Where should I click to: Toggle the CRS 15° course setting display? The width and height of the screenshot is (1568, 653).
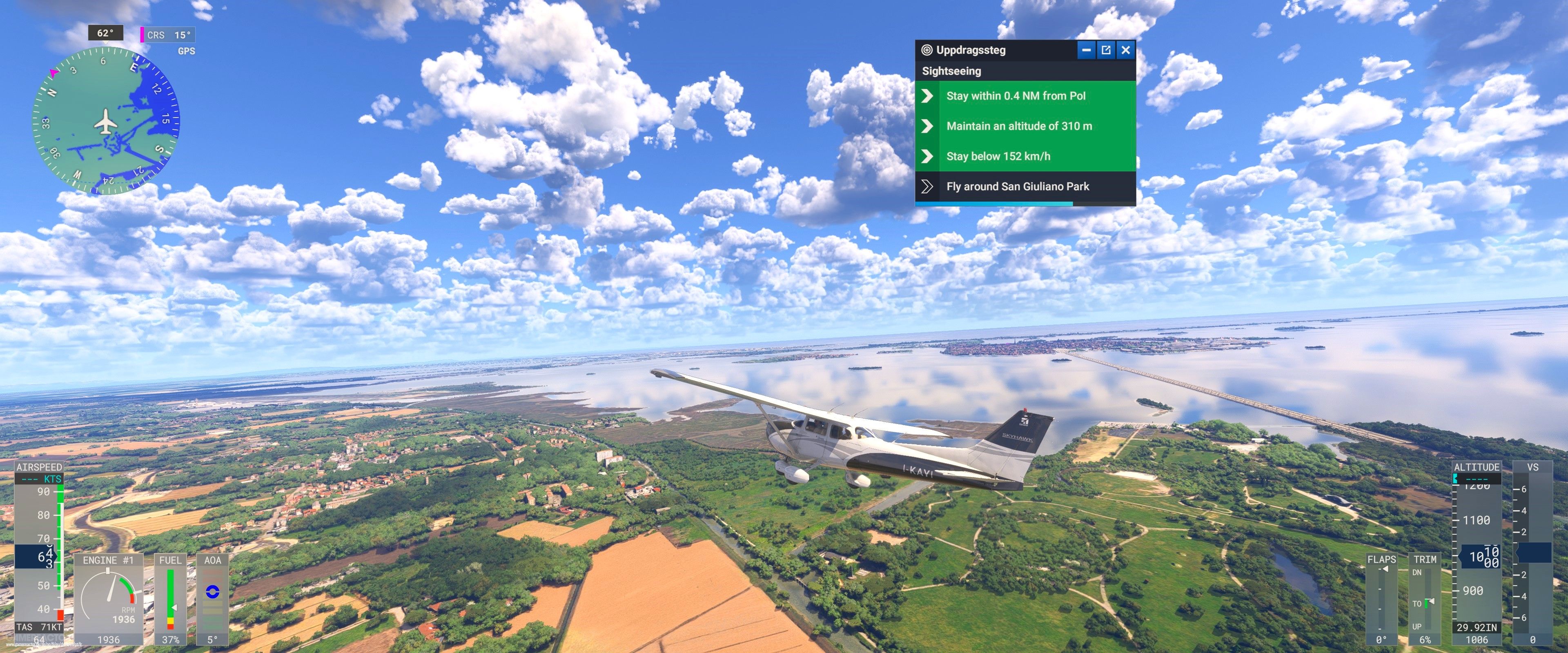coord(168,35)
